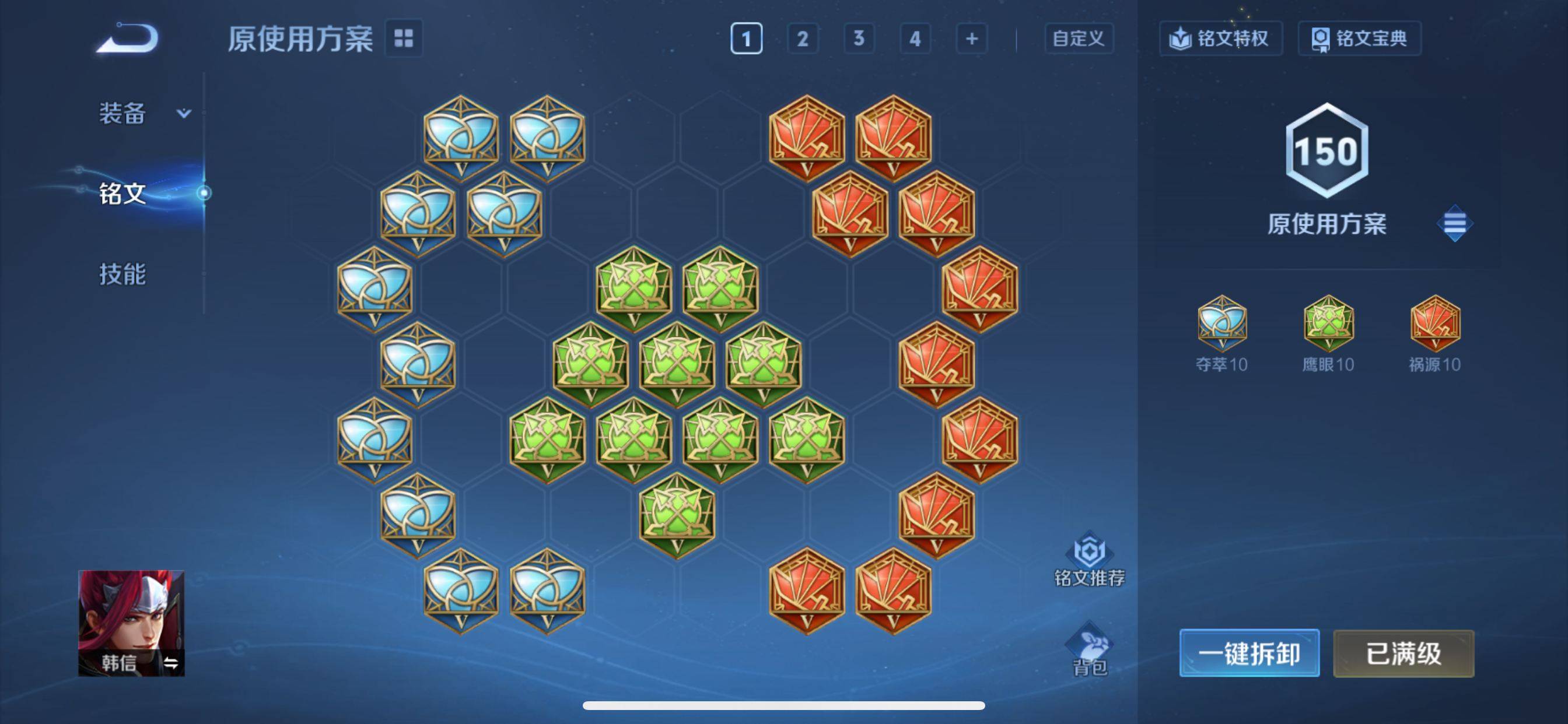Switch to rune page 3

858,39
